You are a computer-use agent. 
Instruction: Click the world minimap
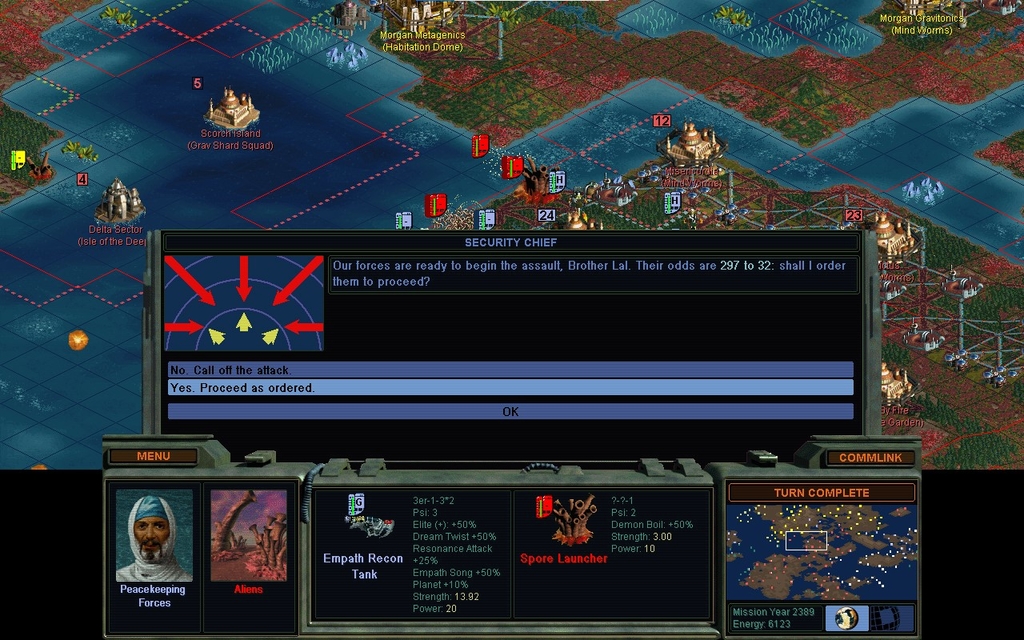pyautogui.click(x=821, y=551)
